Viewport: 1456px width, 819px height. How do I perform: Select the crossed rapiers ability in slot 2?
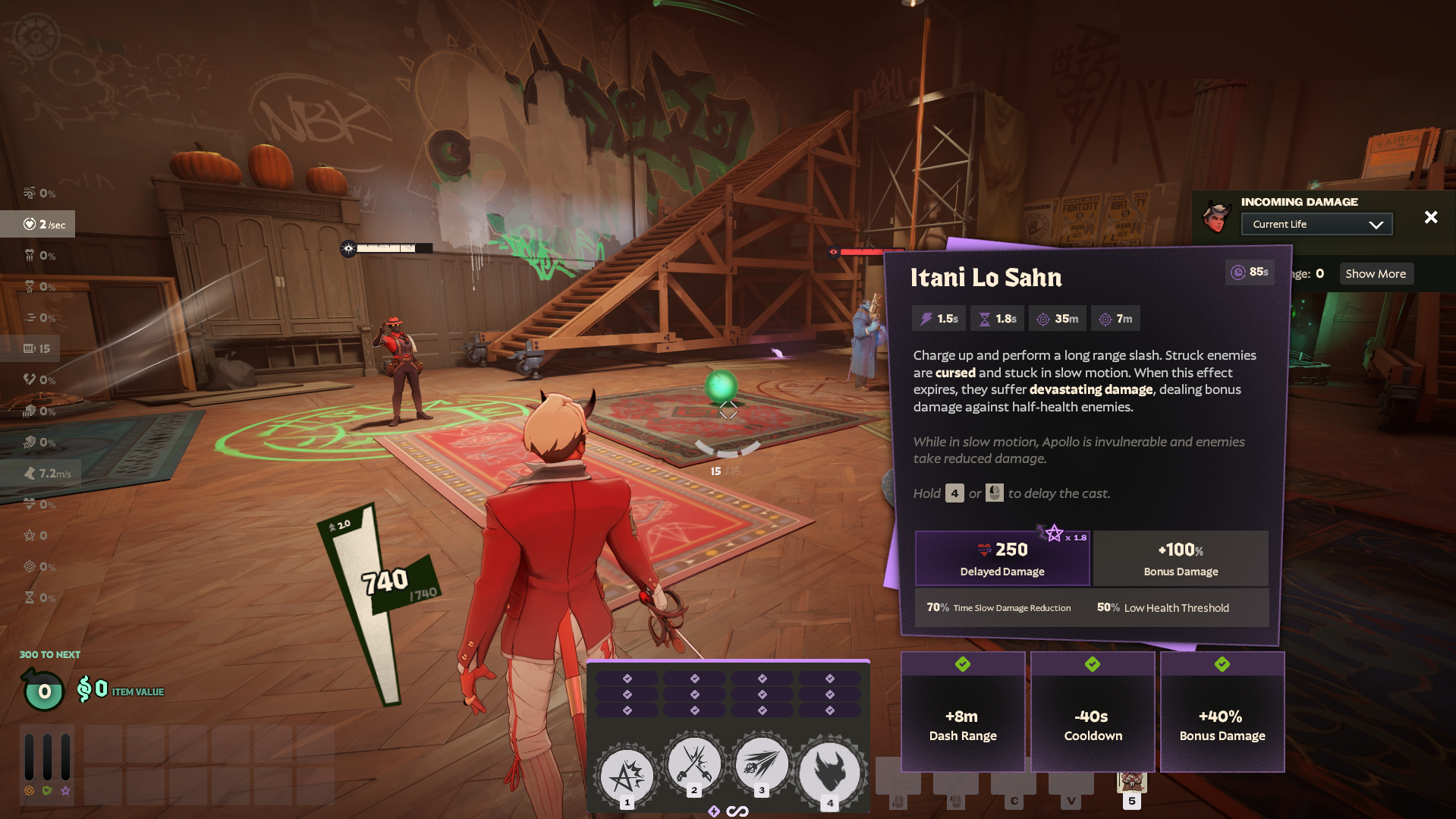click(x=693, y=766)
